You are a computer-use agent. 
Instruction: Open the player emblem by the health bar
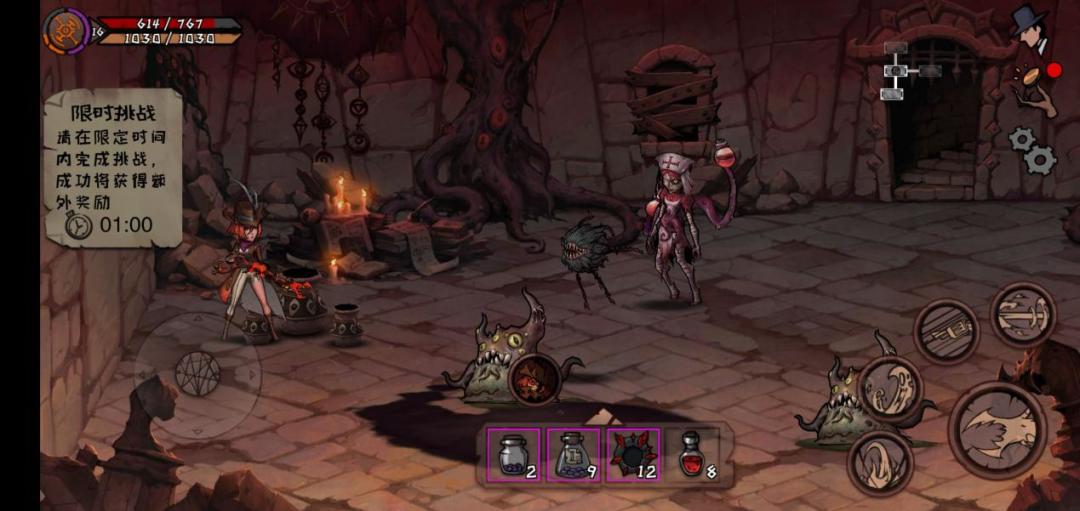65,30
